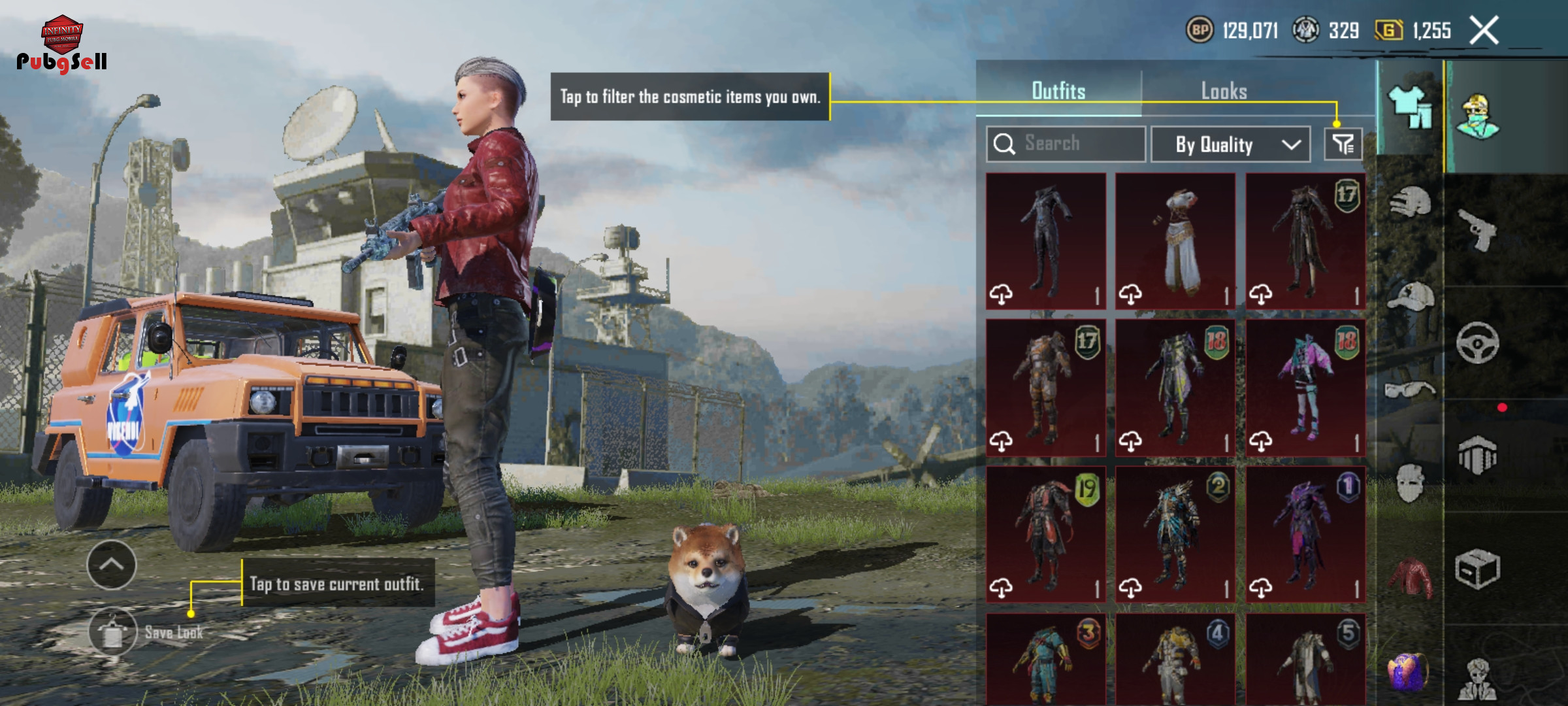Switch to the Looks tab
The height and width of the screenshot is (706, 1568).
[x=1224, y=91]
